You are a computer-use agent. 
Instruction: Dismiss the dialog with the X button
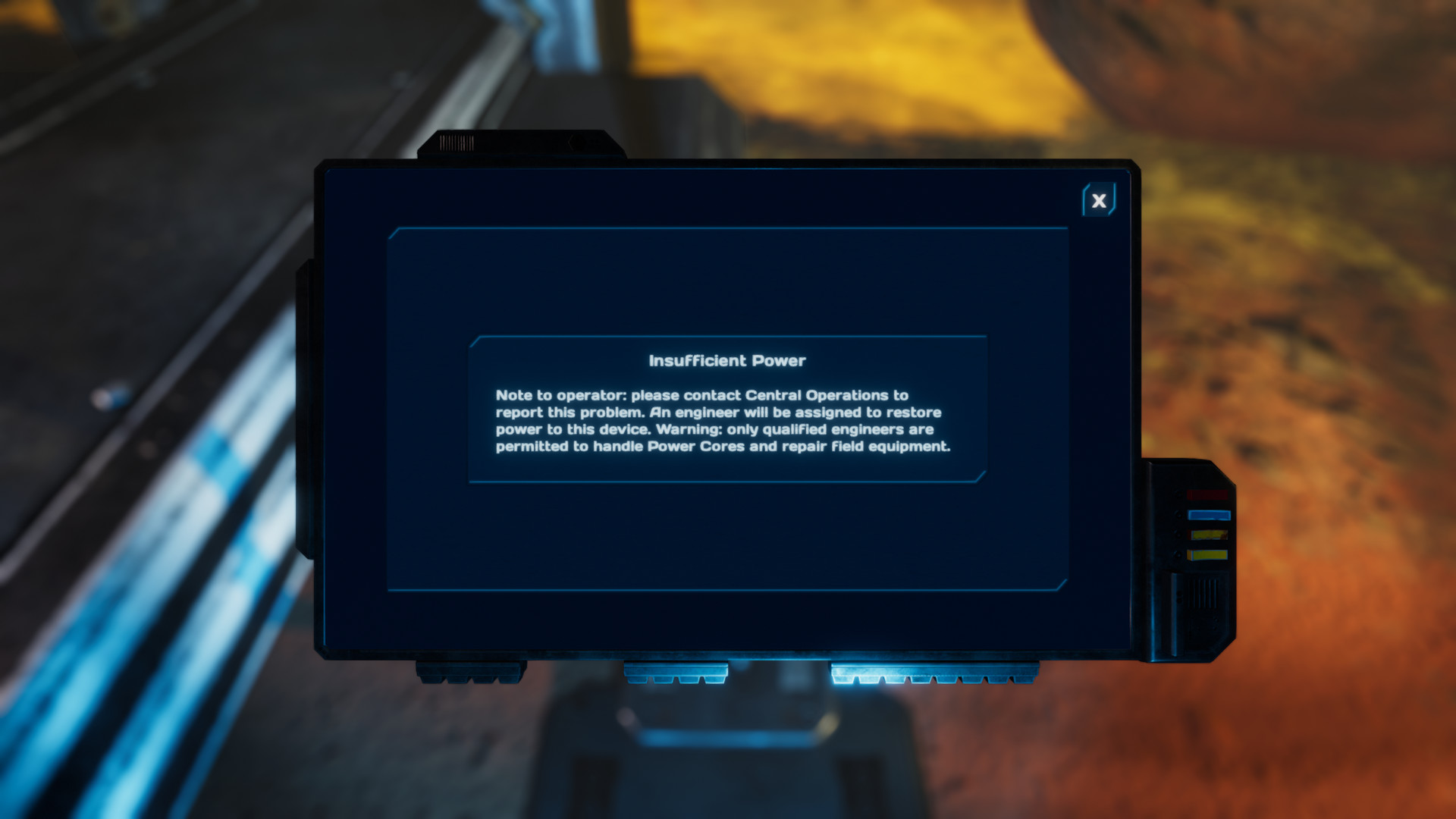coord(1098,199)
